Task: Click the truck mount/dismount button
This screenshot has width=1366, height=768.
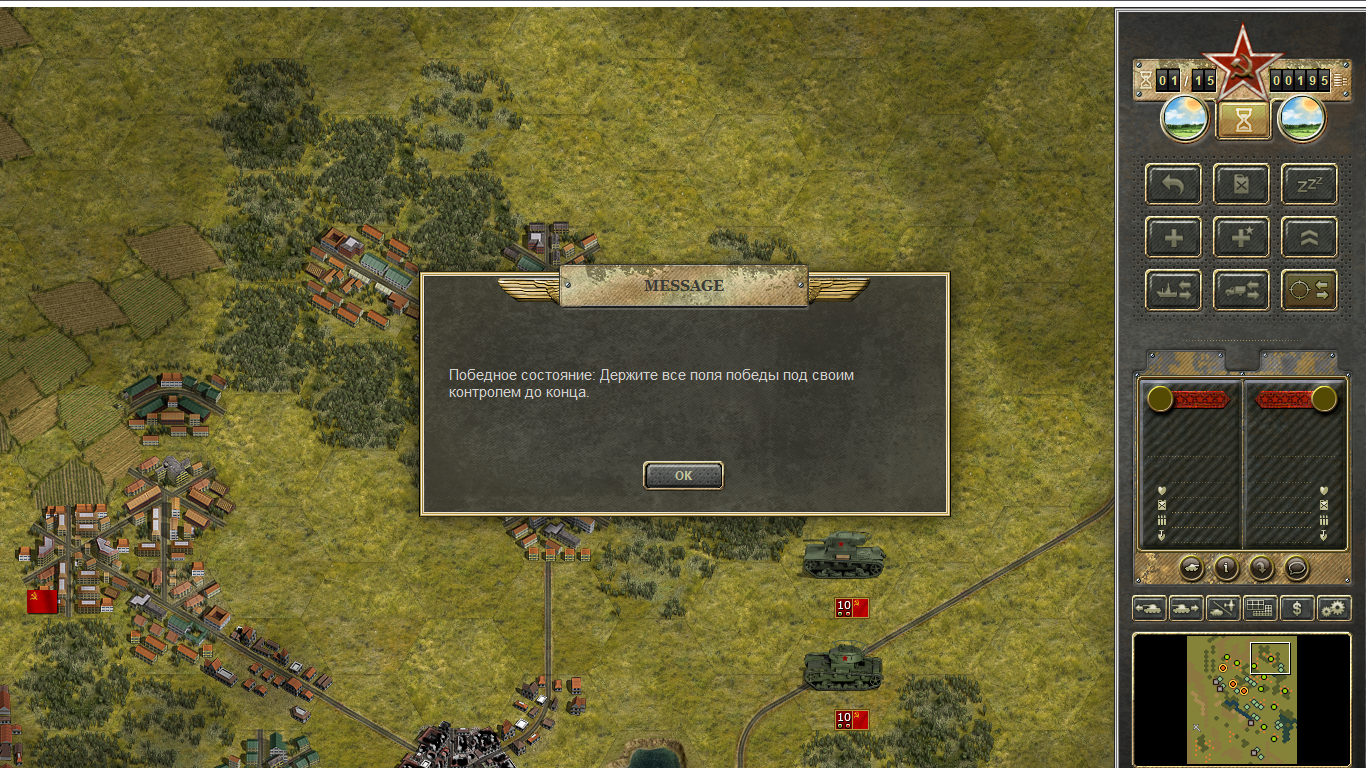Action: 1241,290
